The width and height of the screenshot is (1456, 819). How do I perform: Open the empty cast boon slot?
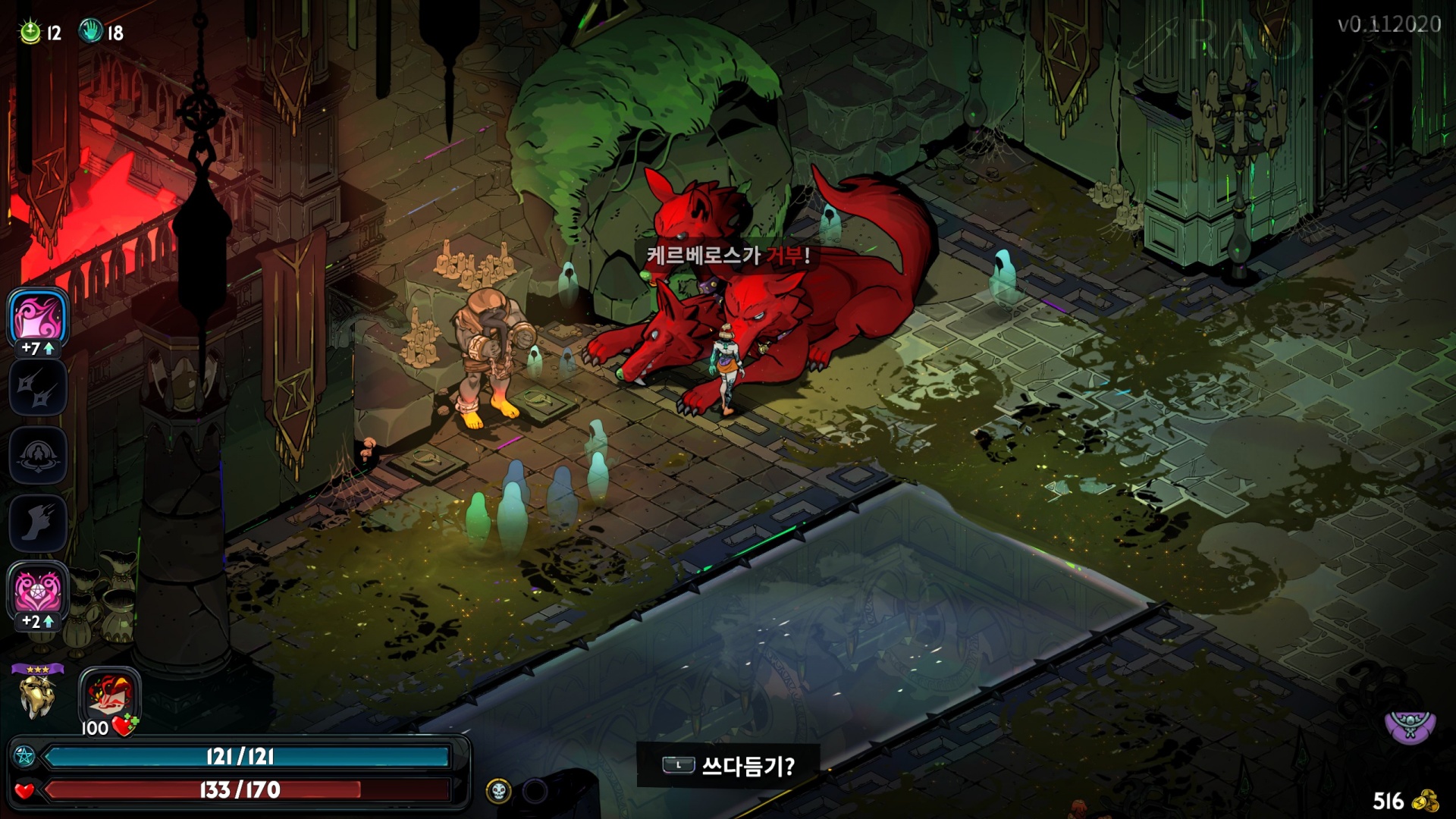(x=38, y=455)
